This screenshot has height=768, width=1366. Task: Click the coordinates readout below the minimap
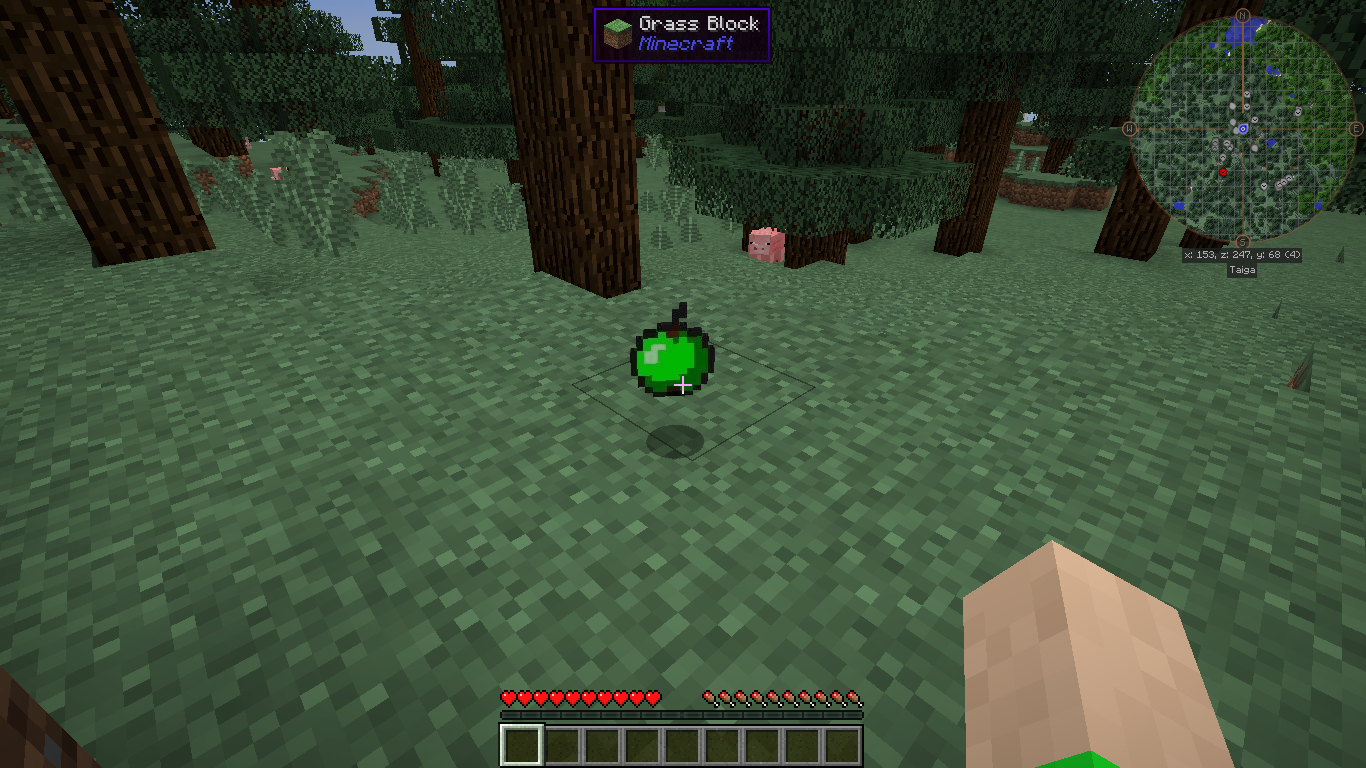pyautogui.click(x=1240, y=254)
